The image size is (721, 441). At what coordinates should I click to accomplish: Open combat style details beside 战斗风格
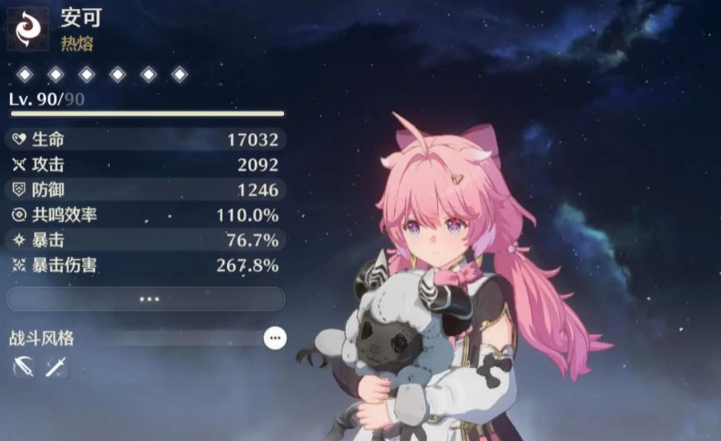click(274, 339)
